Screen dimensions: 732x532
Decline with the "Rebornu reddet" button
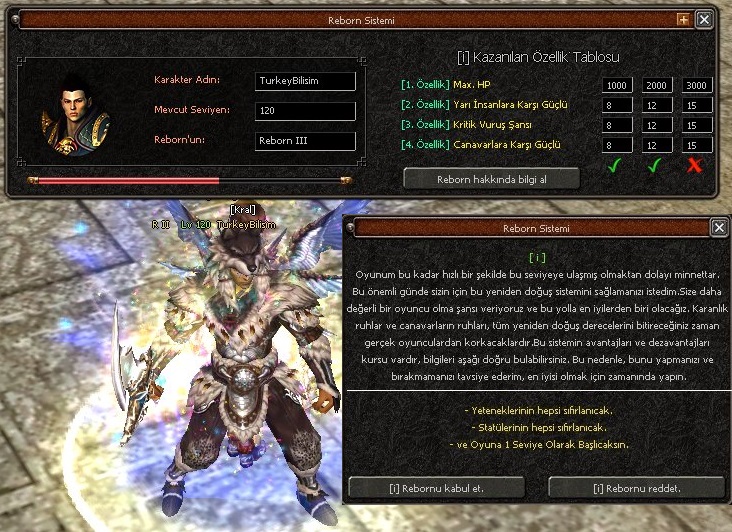(636, 489)
